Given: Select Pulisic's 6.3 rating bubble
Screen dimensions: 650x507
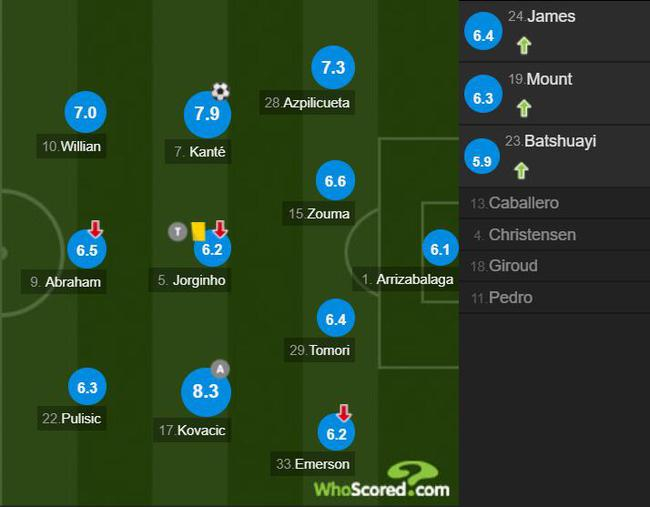Looking at the screenshot, I should [86, 387].
